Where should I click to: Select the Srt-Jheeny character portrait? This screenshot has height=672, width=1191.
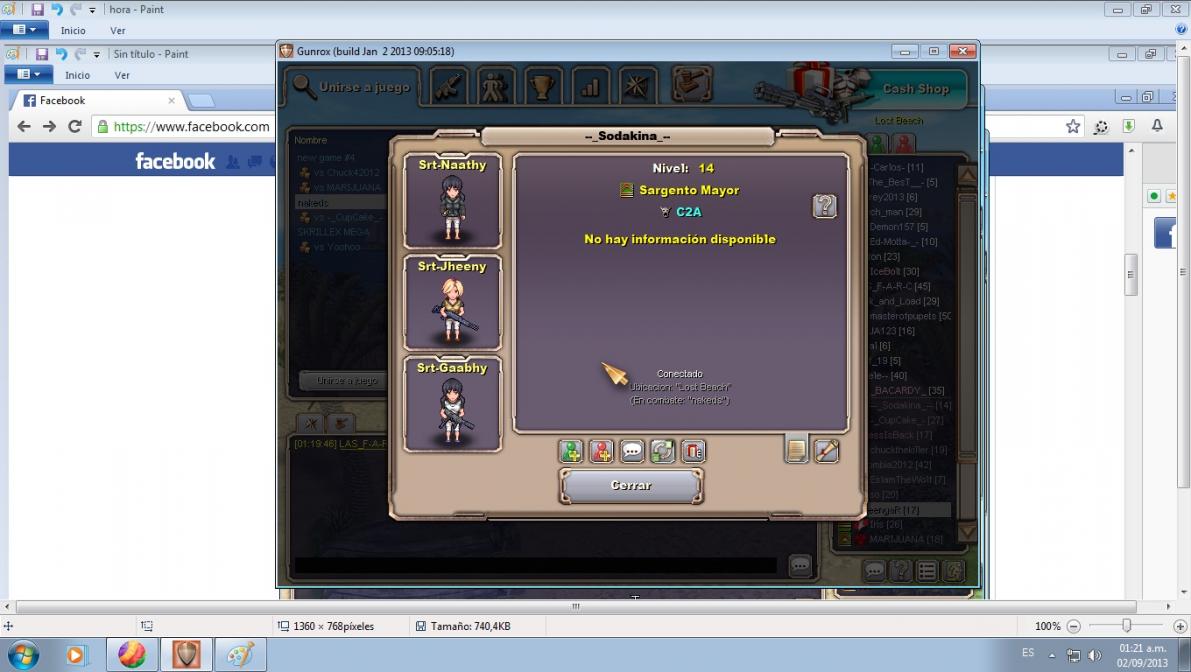pos(452,303)
